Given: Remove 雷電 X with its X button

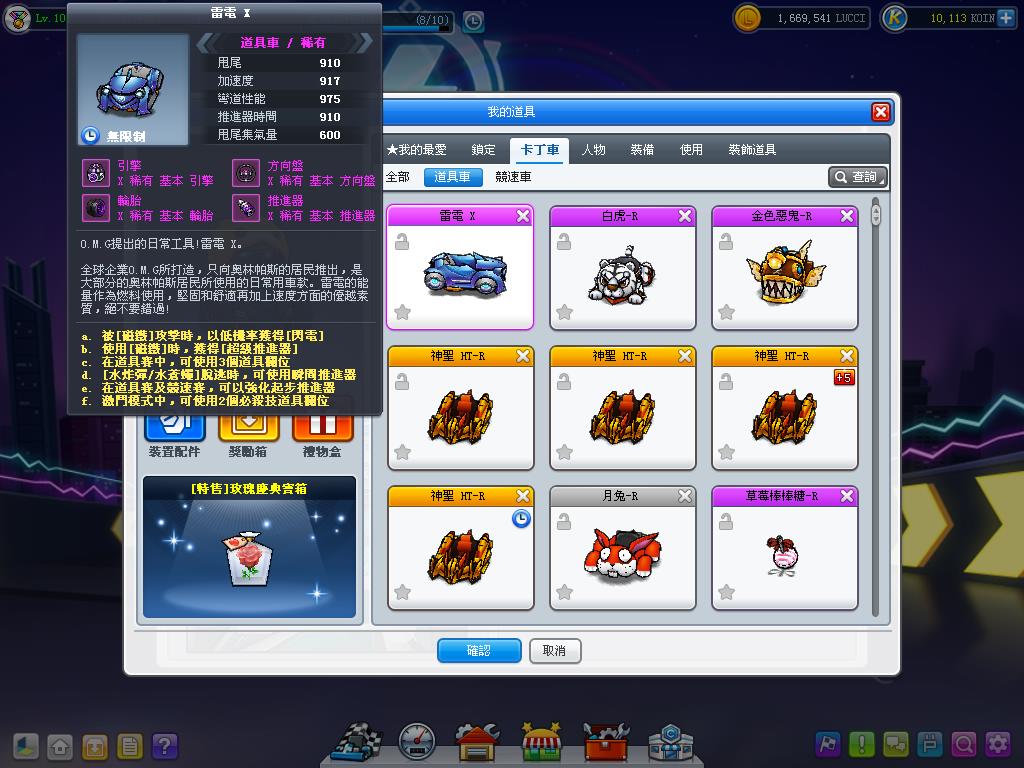Looking at the screenshot, I should point(523,216).
